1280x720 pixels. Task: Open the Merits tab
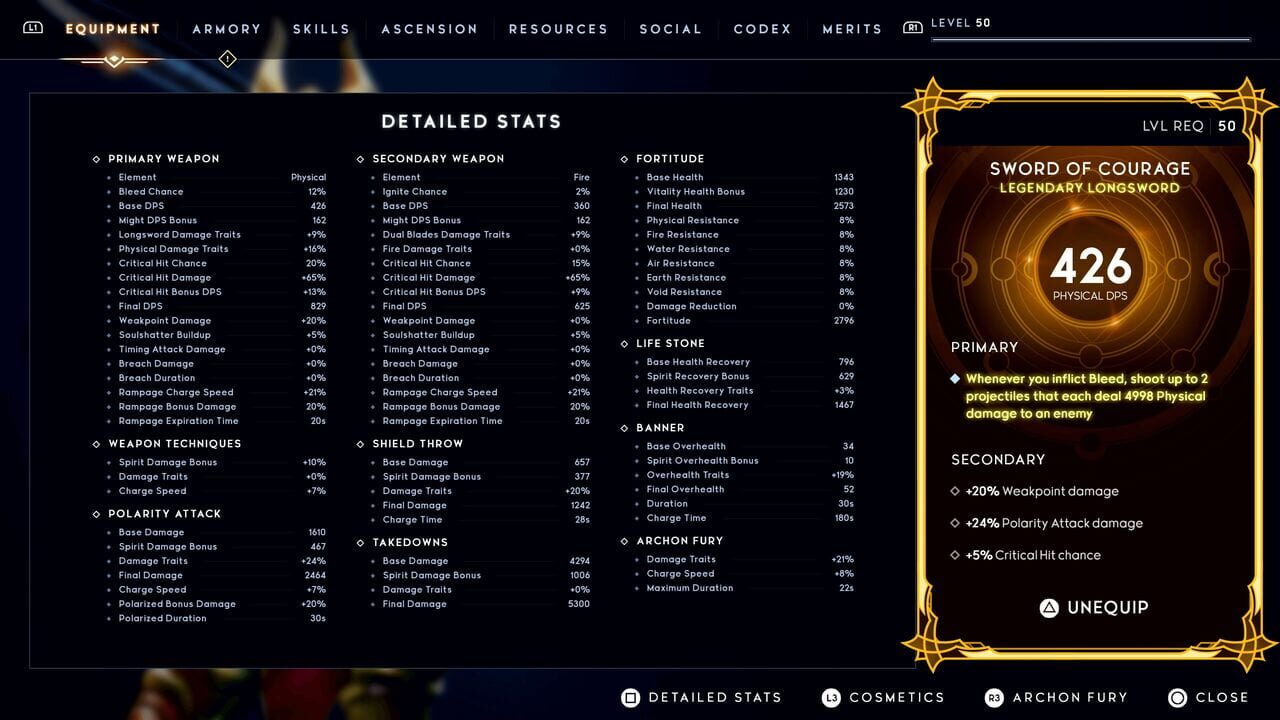[x=852, y=29]
